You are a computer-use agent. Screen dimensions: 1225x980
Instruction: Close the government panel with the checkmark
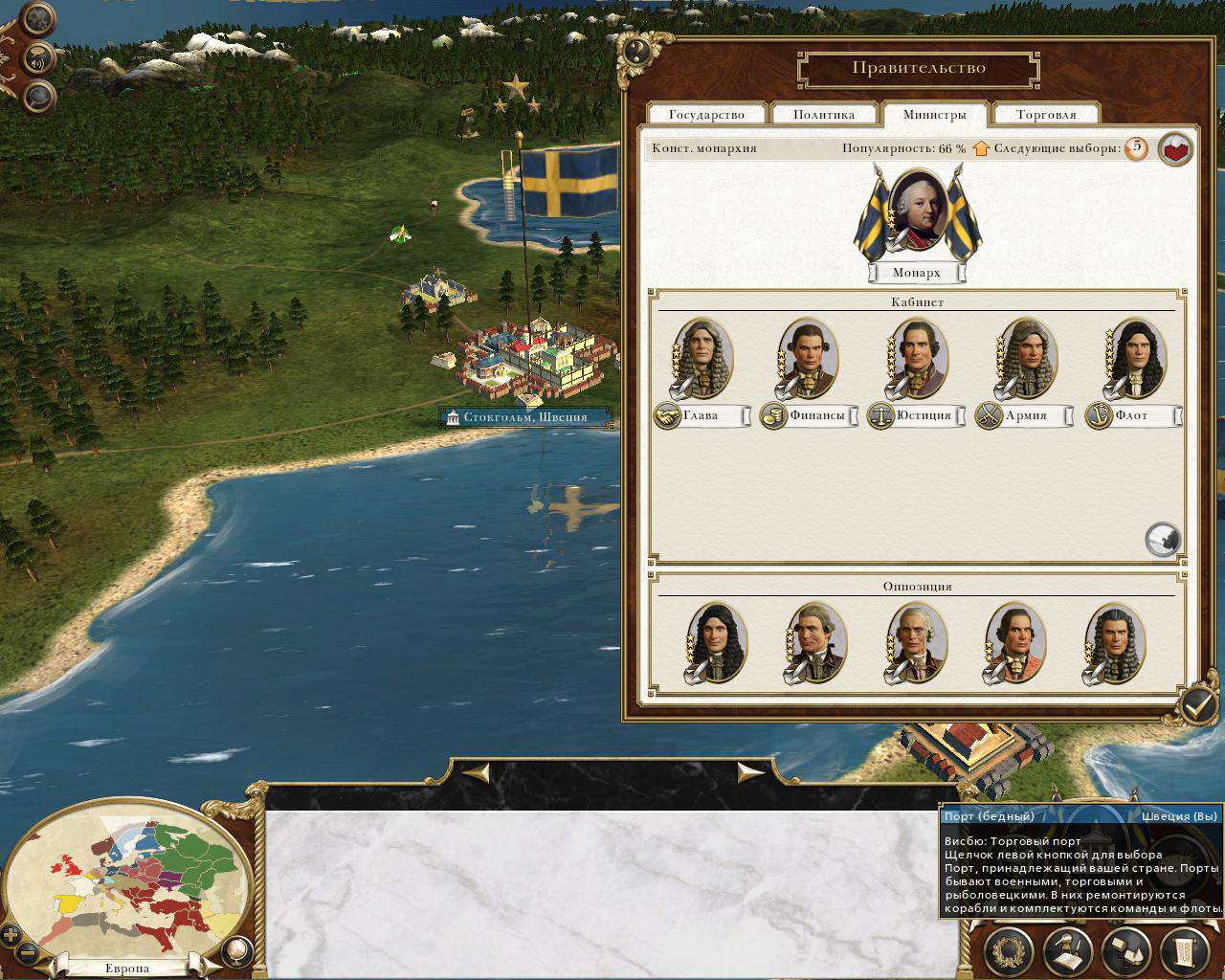coord(1196,706)
